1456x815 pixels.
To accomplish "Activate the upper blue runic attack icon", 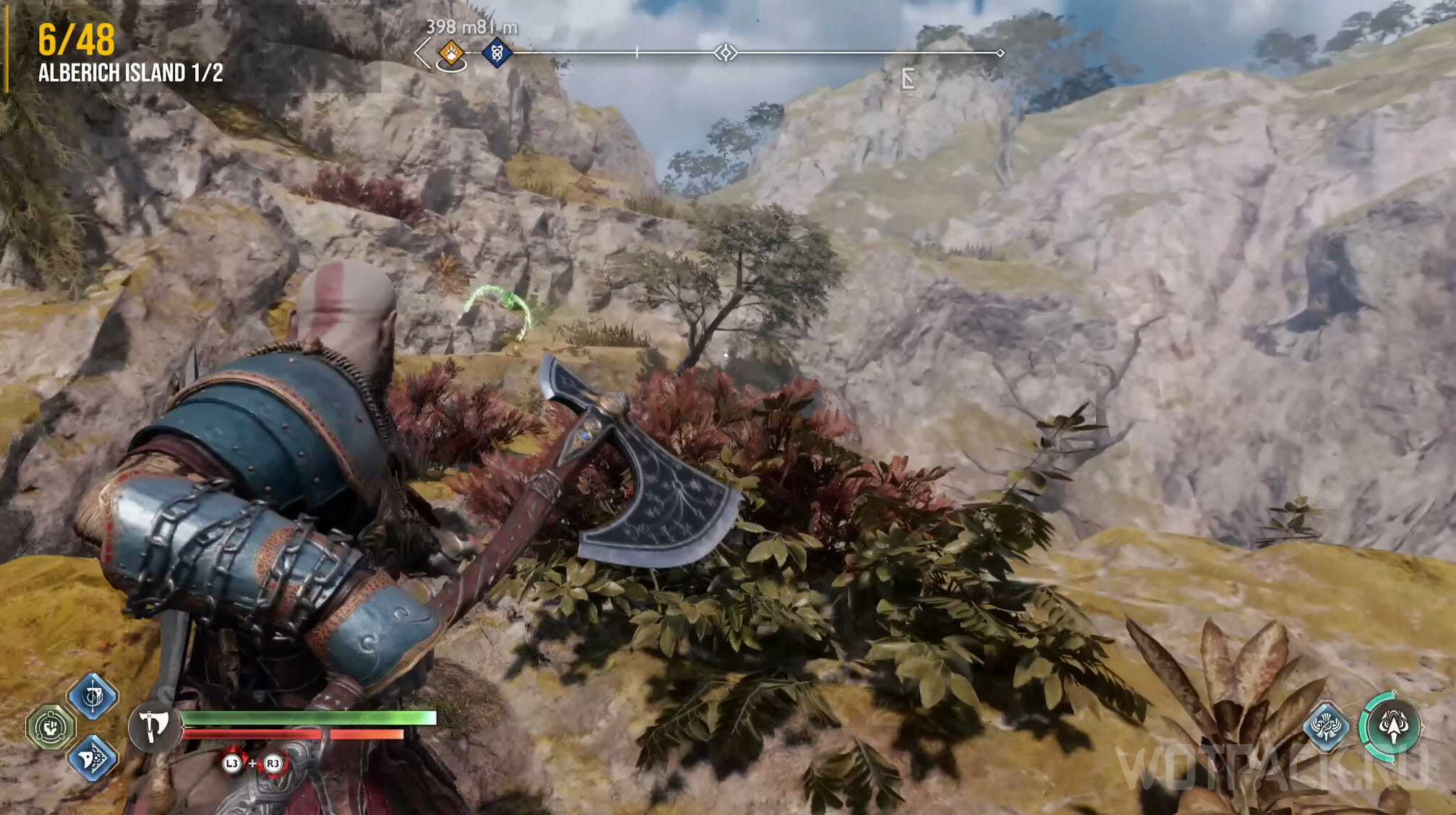I will (x=93, y=696).
